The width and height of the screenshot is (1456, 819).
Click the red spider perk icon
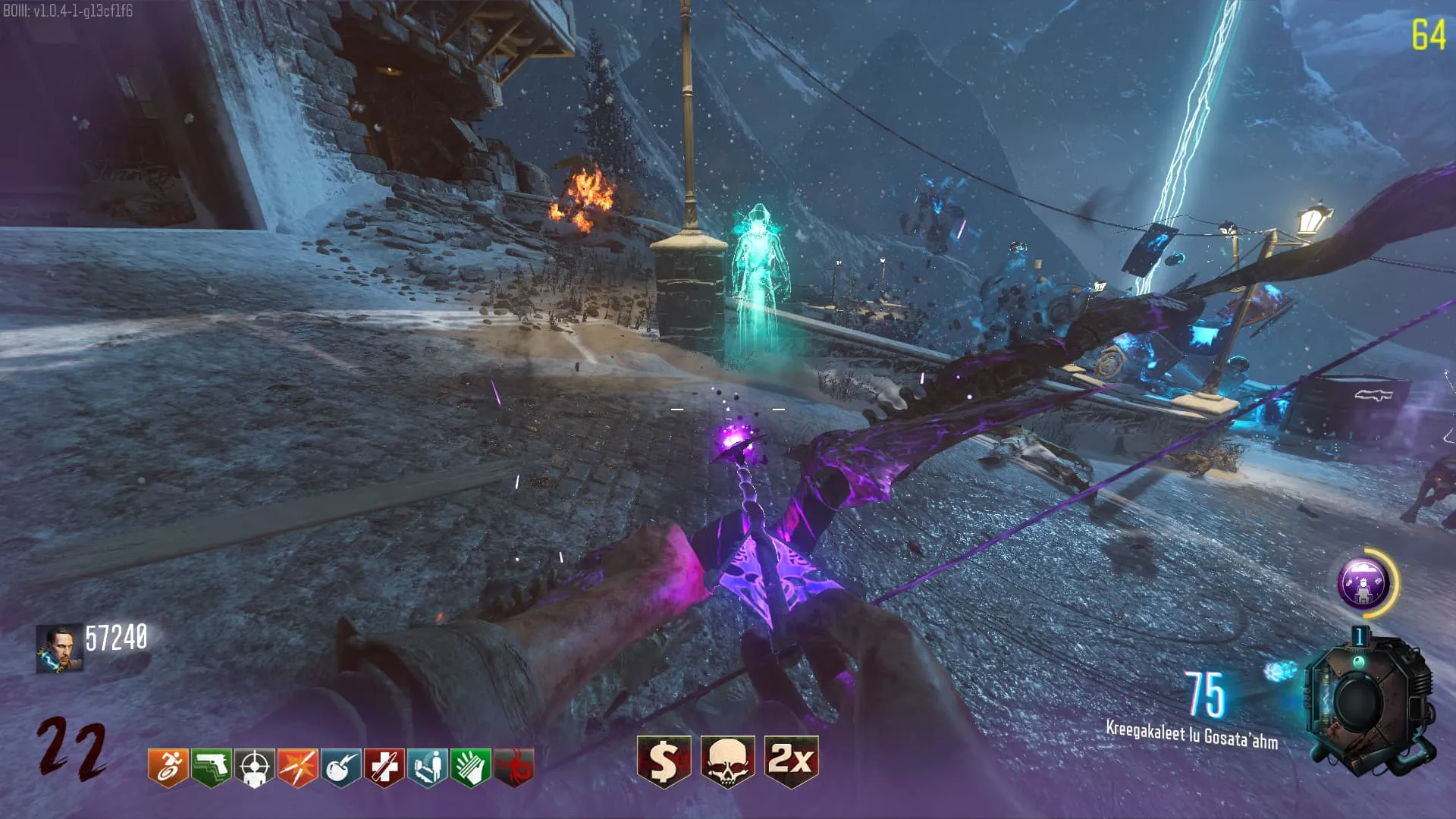pos(513,767)
